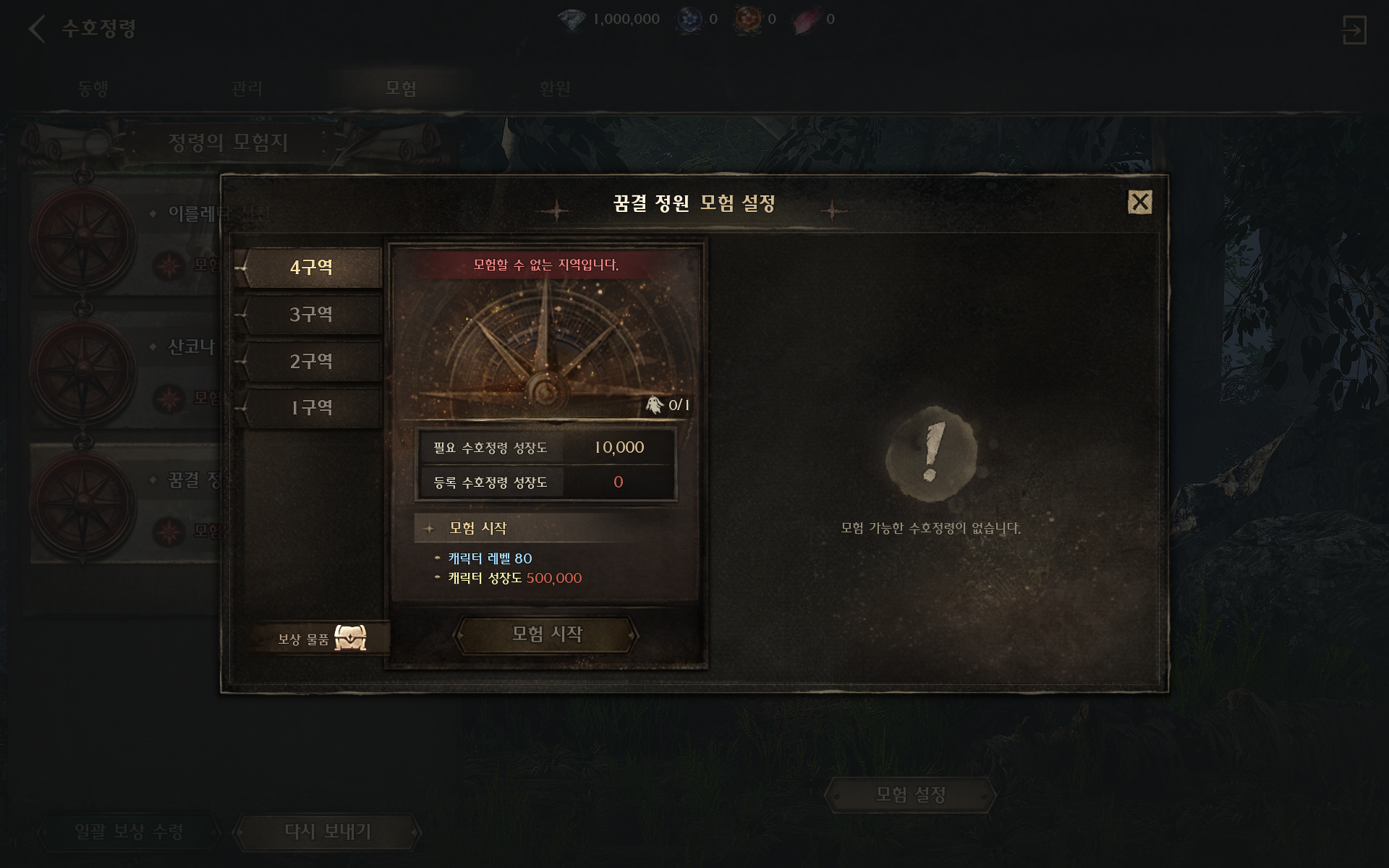Collect all rewards with 일괄 보상 수령
This screenshot has height=868, width=1389.
click(x=129, y=832)
